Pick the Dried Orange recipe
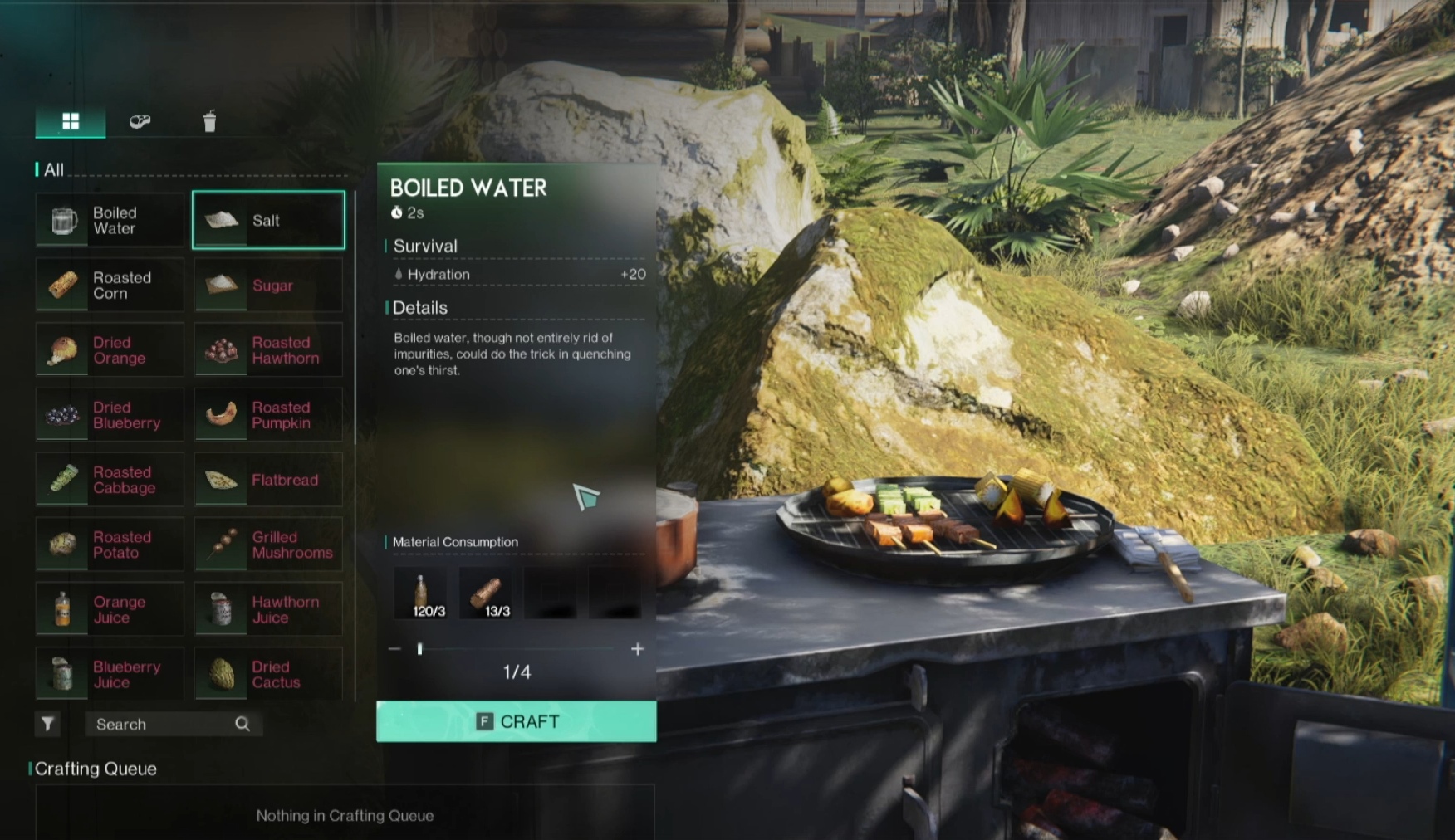1455x840 pixels. pos(110,350)
